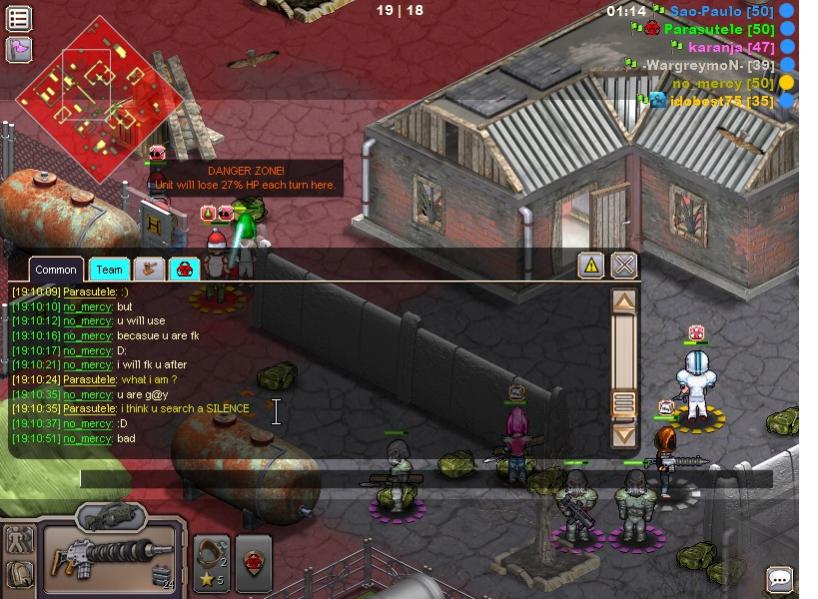Activate the red gem ability slot
Image resolution: width=818 pixels, height=599 pixels.
(x=253, y=563)
